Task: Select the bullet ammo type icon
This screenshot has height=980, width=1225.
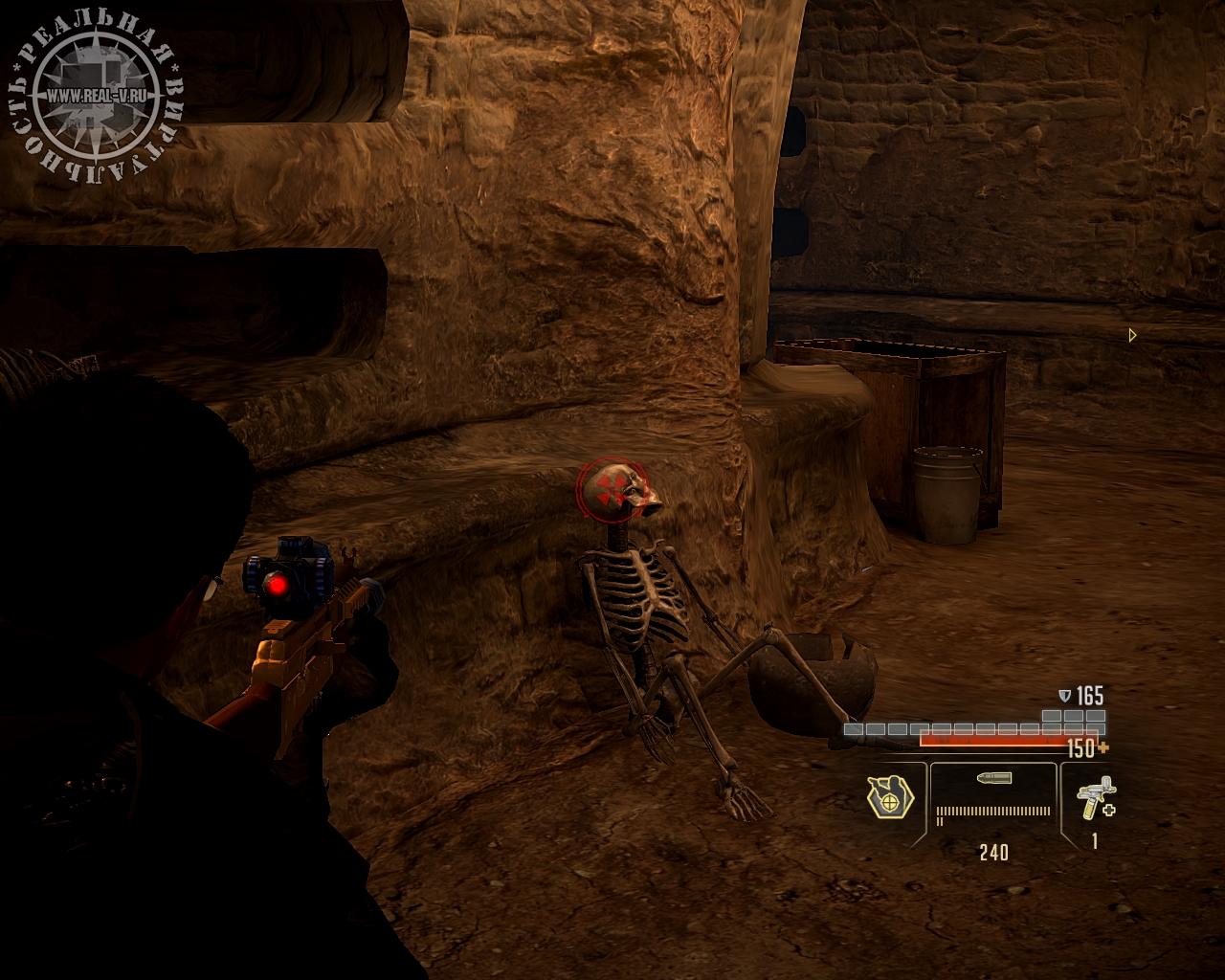Action: [x=993, y=778]
